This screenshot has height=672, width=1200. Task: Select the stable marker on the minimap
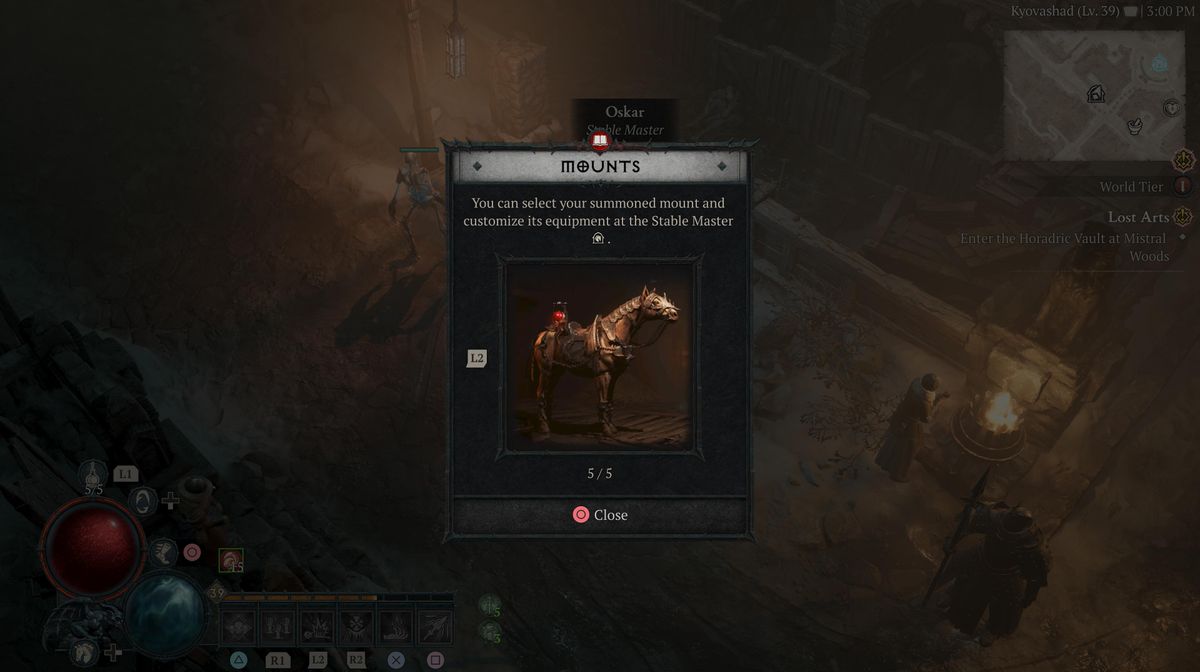(1096, 94)
